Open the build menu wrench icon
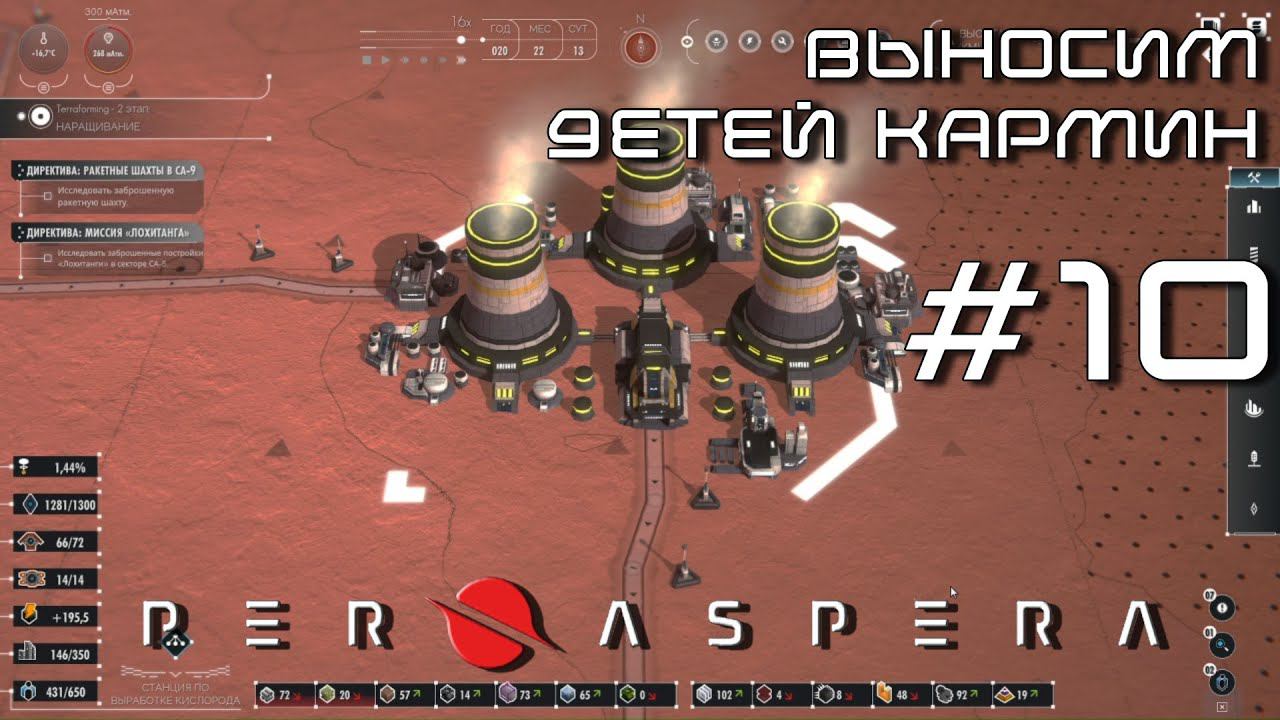 [x=1252, y=177]
